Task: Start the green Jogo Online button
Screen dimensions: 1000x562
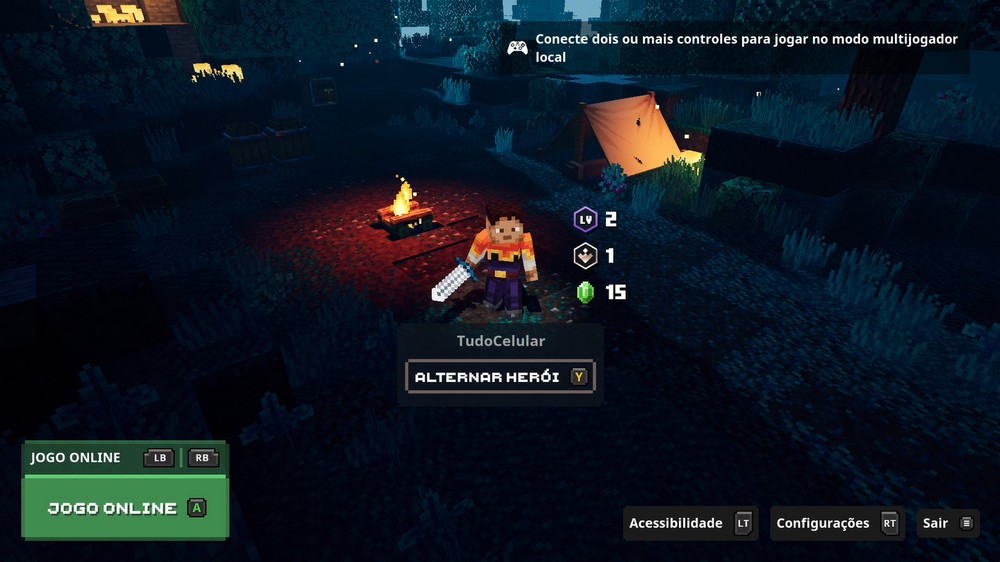Action: pyautogui.click(x=125, y=508)
